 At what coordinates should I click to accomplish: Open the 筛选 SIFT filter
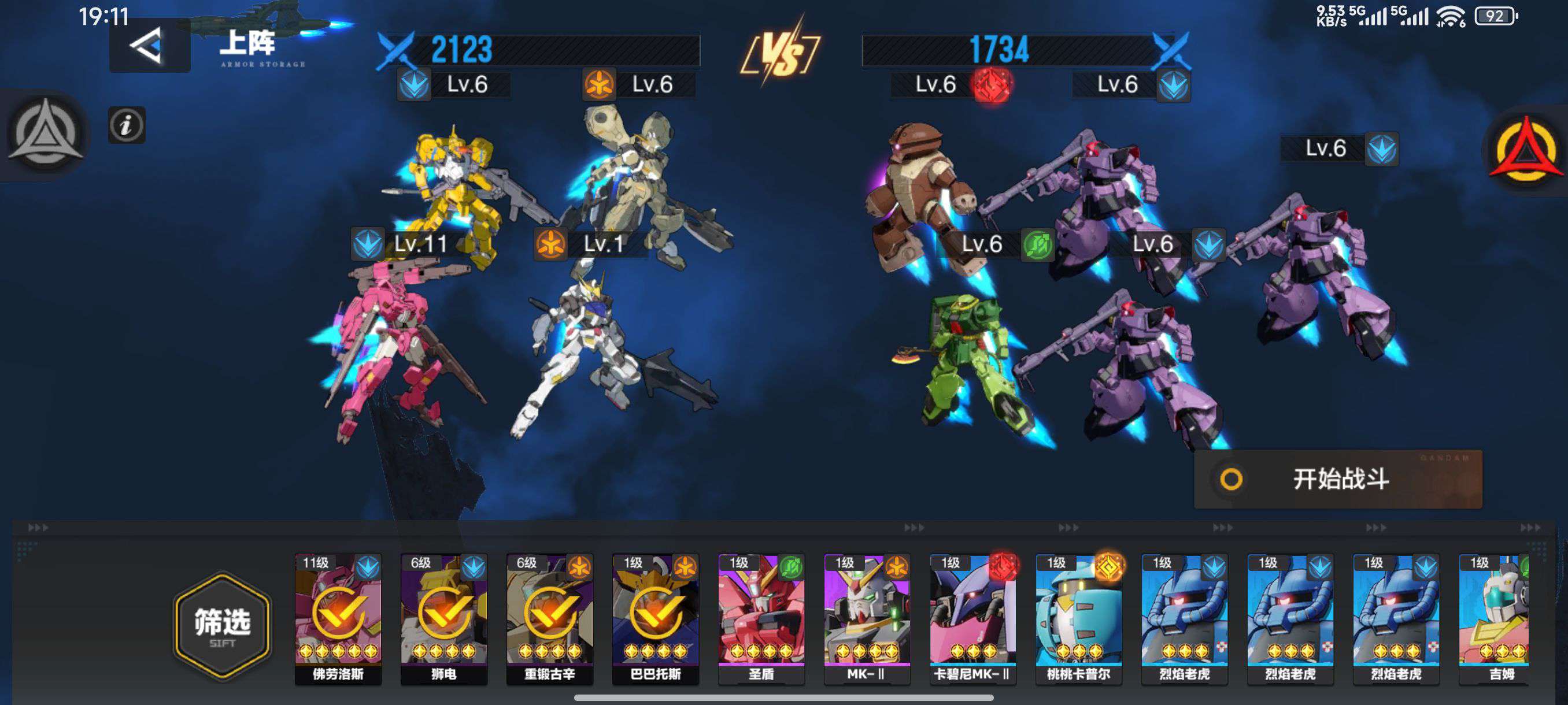tap(222, 626)
